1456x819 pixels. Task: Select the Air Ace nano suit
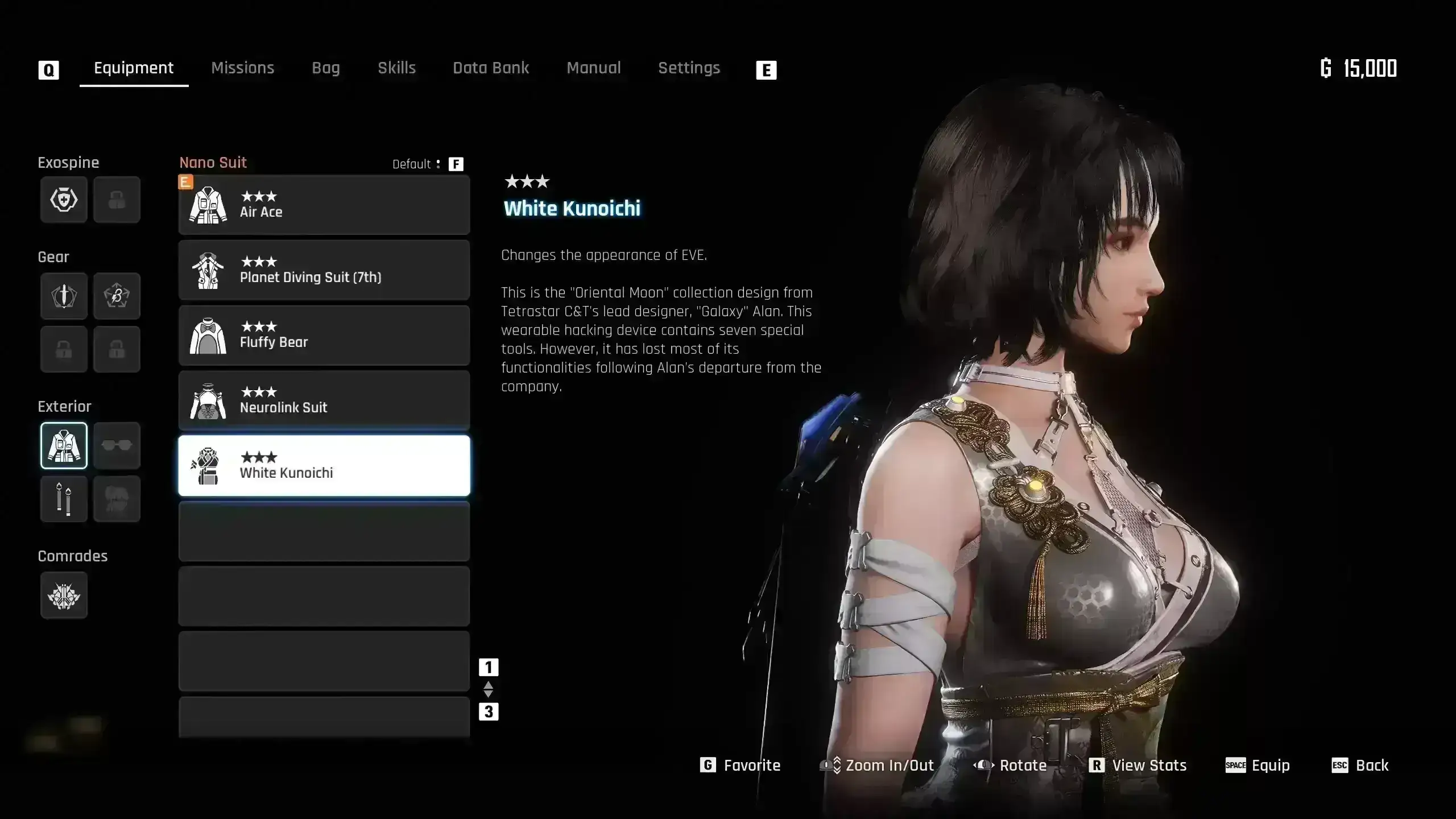pos(324,205)
